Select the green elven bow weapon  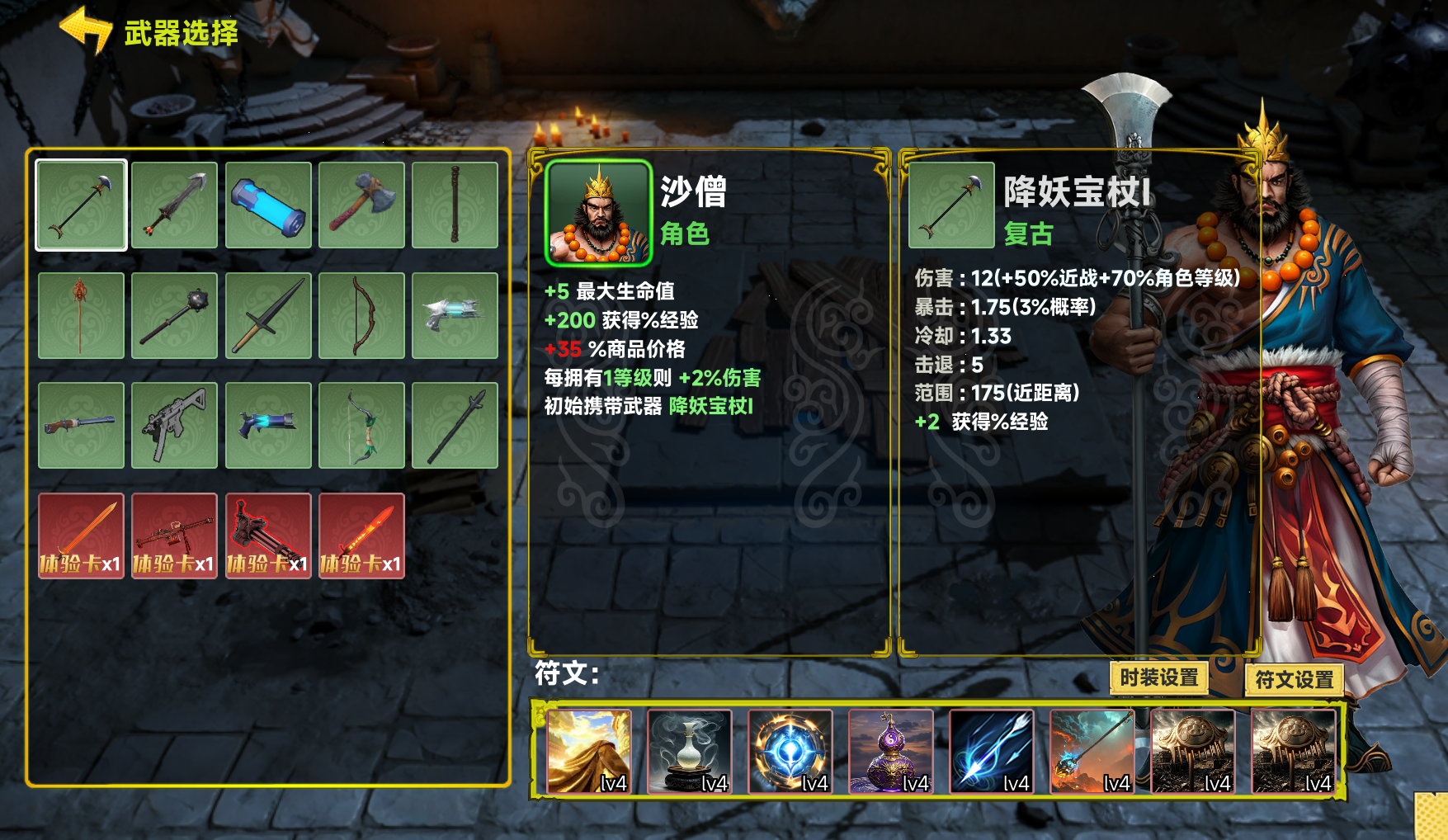(x=360, y=425)
